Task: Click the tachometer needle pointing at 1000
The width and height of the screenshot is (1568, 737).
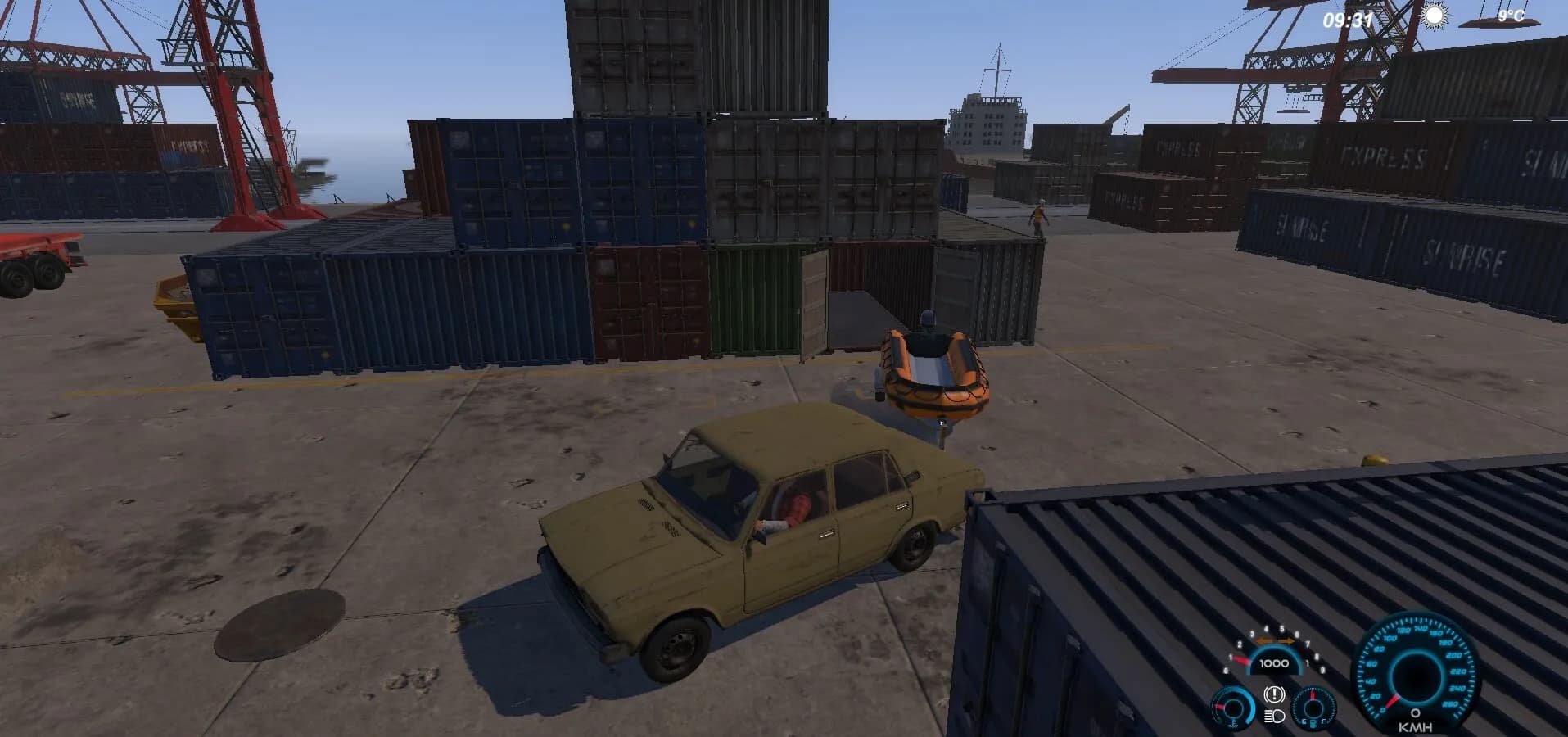Action: (x=1242, y=660)
